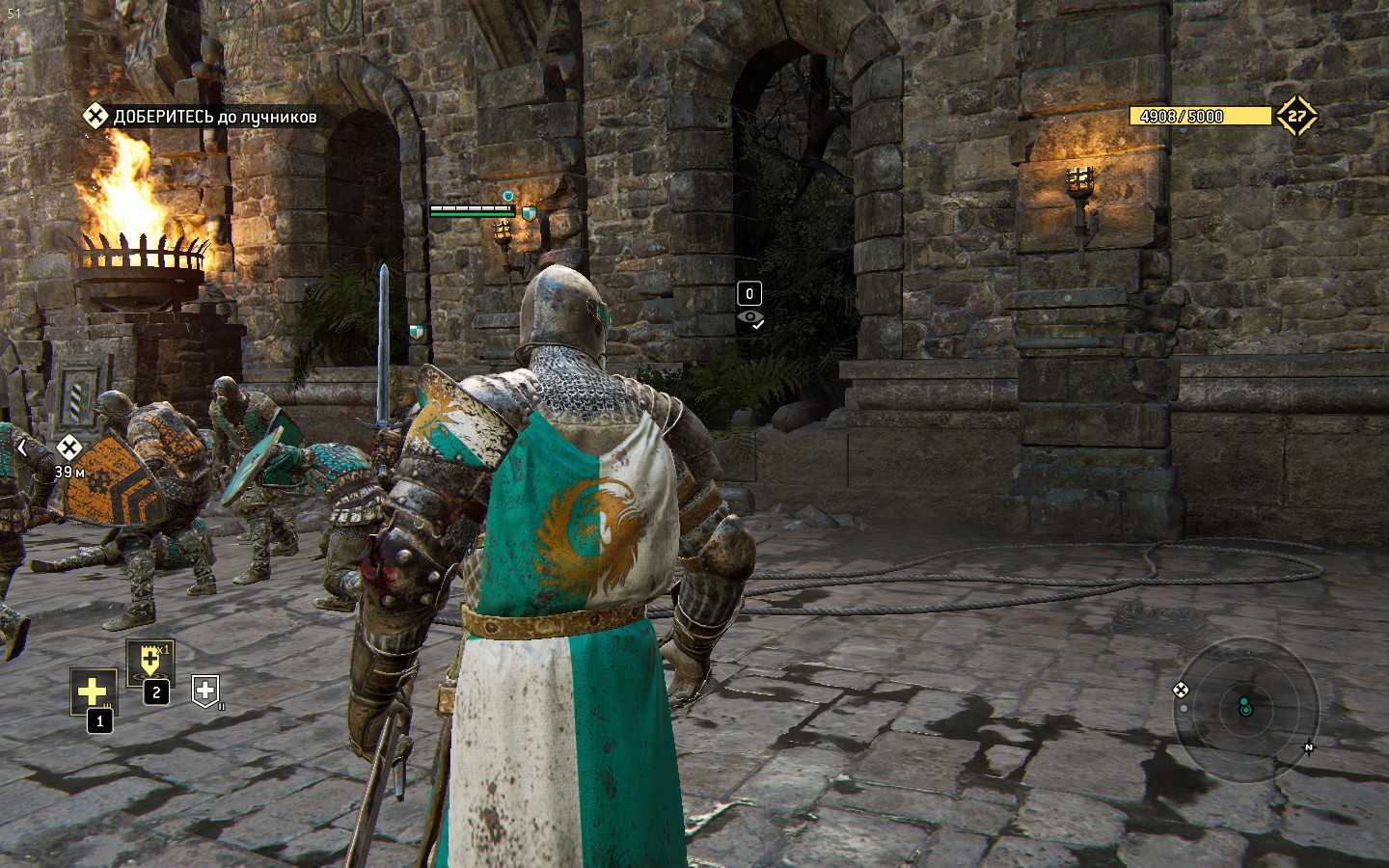Click the level 27 diamond badge

[1296, 116]
